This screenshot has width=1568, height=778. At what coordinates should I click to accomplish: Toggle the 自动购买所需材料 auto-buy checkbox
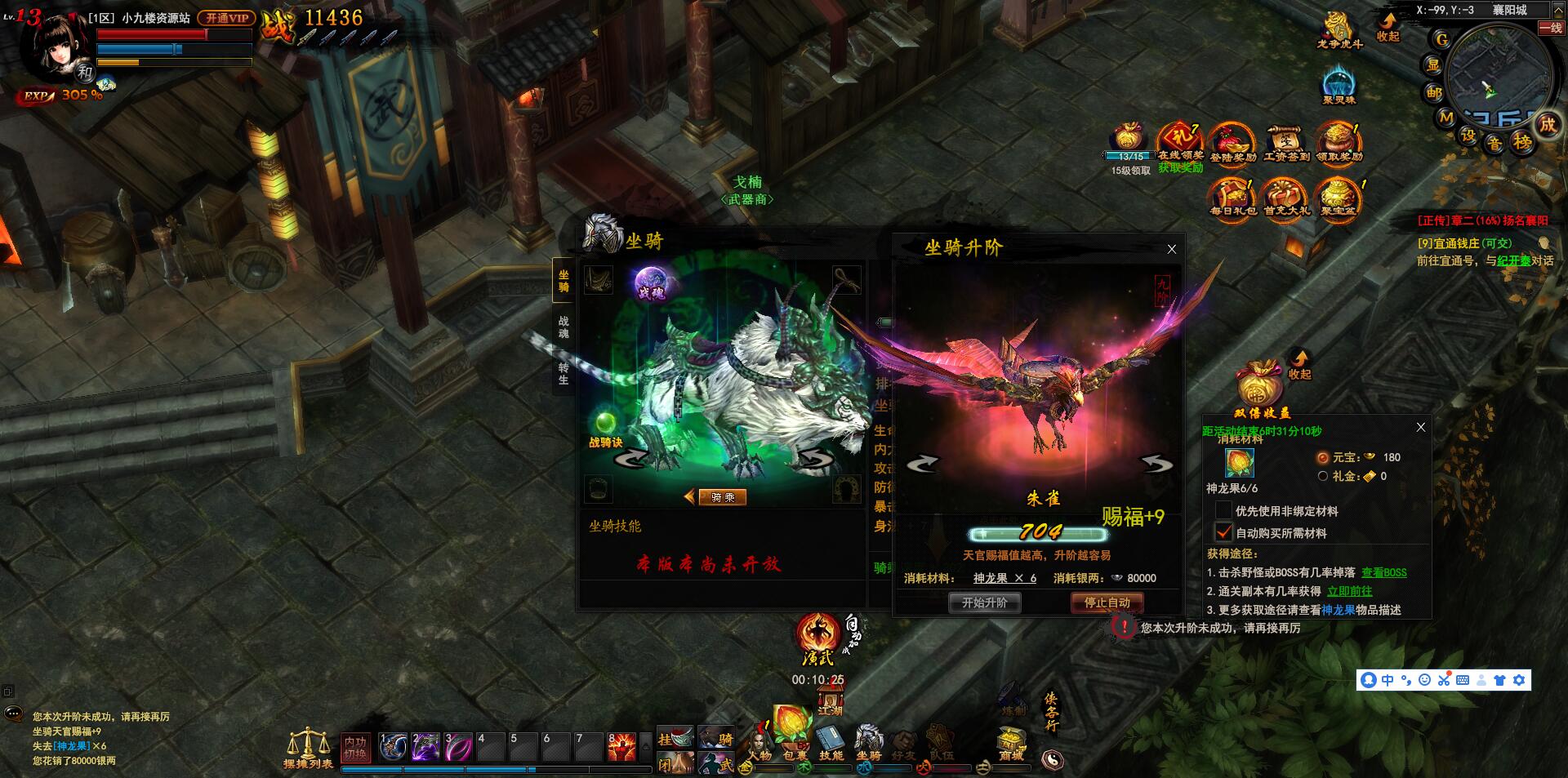(x=1223, y=532)
